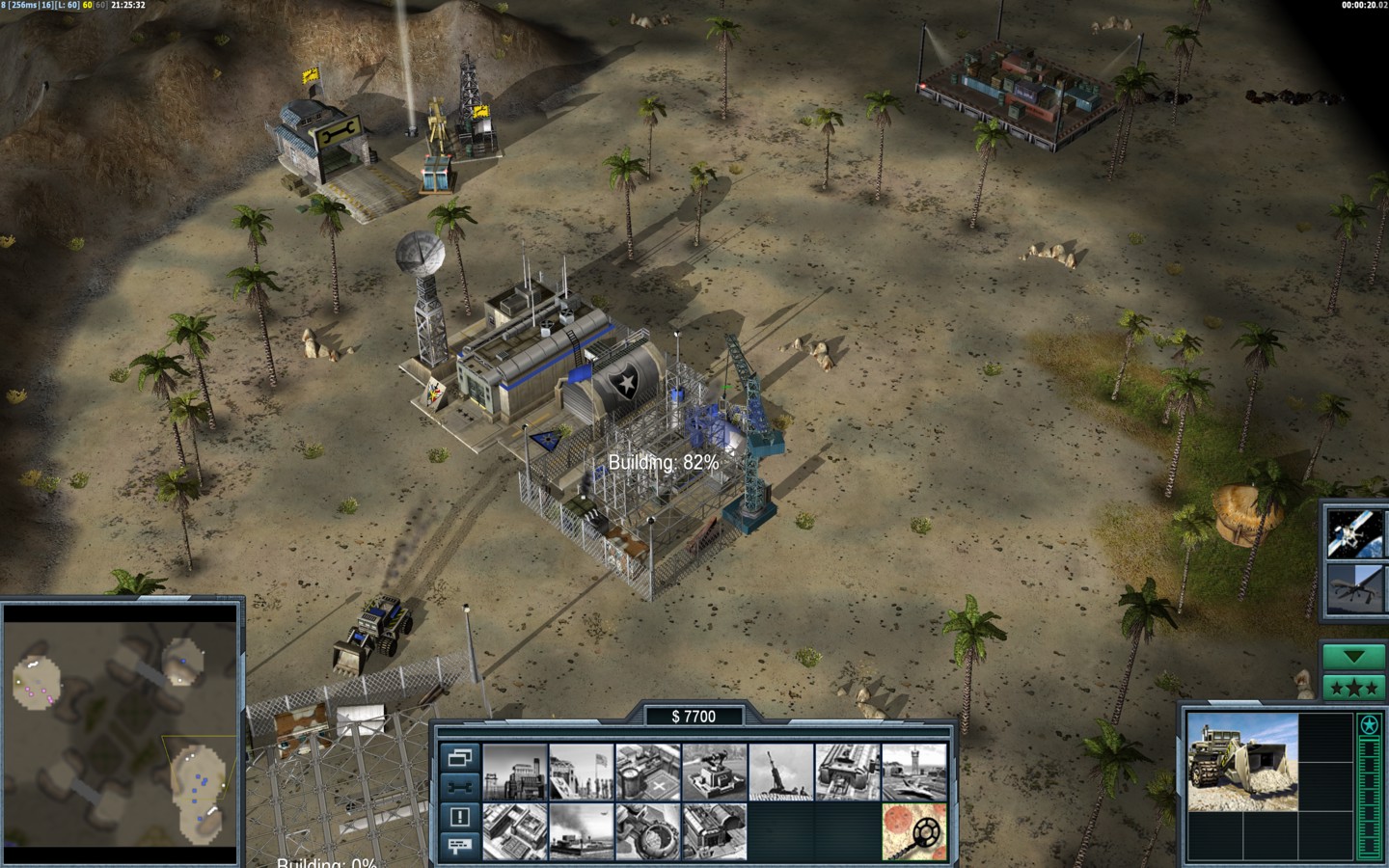The width and height of the screenshot is (1389, 868).
Task: Select the war factory build icon
Action: coord(848,771)
